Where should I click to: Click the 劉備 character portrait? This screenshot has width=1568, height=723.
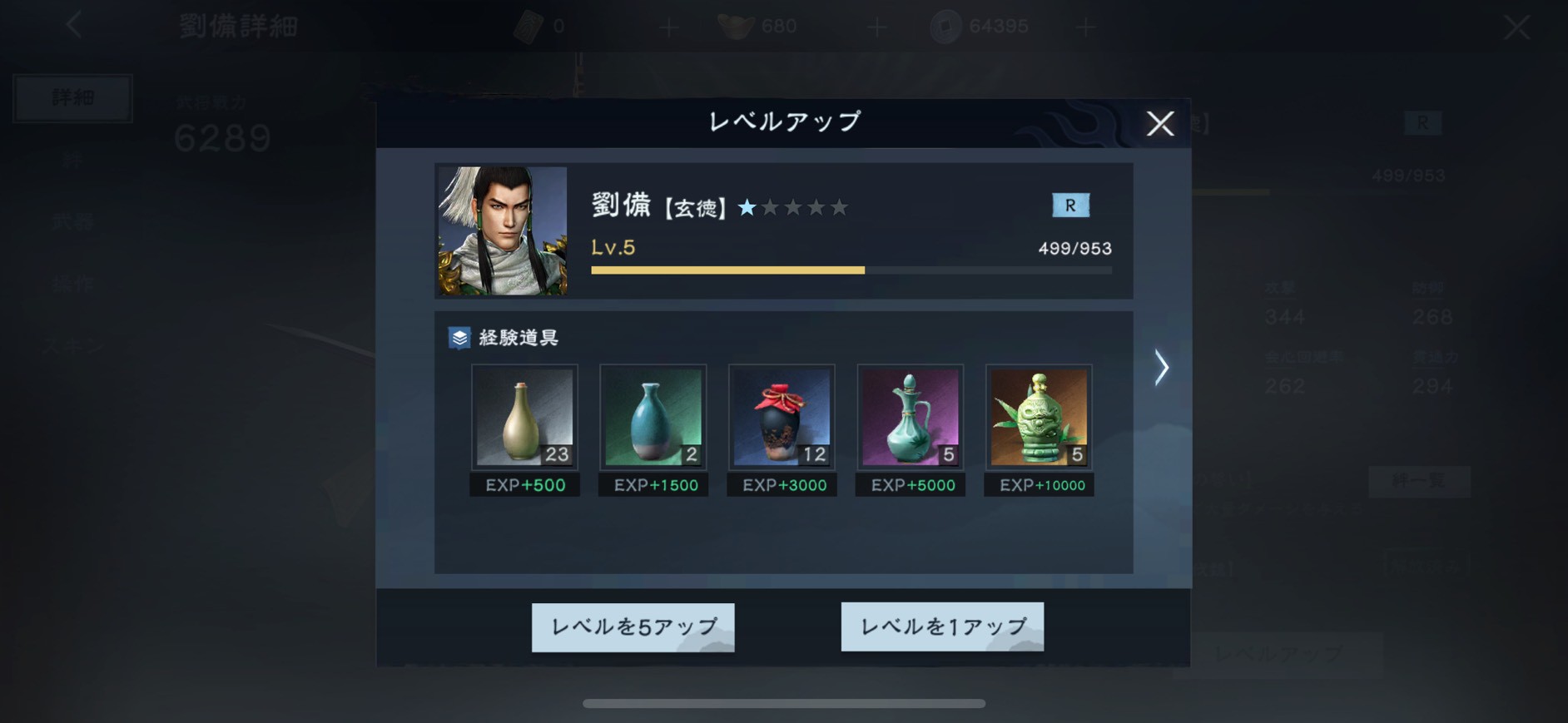(x=502, y=230)
